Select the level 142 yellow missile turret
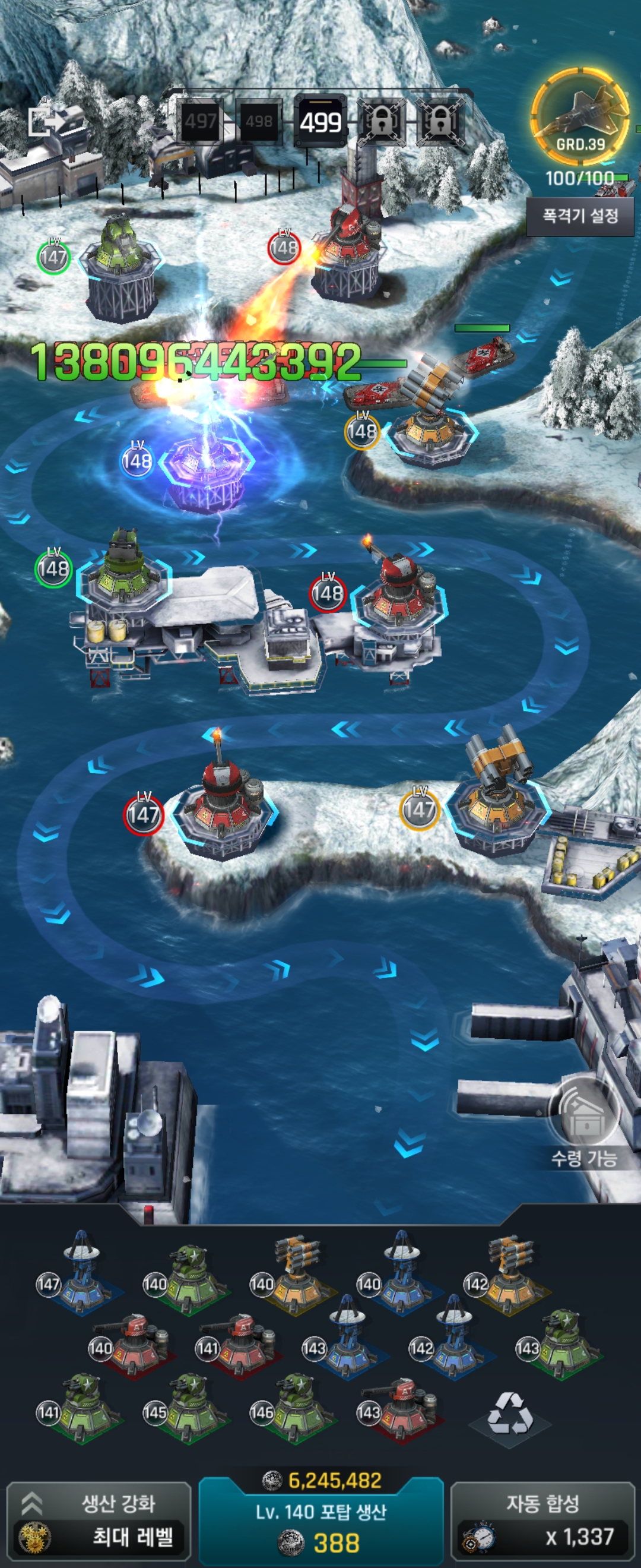Image resolution: width=641 pixels, height=1568 pixels. point(510,1272)
